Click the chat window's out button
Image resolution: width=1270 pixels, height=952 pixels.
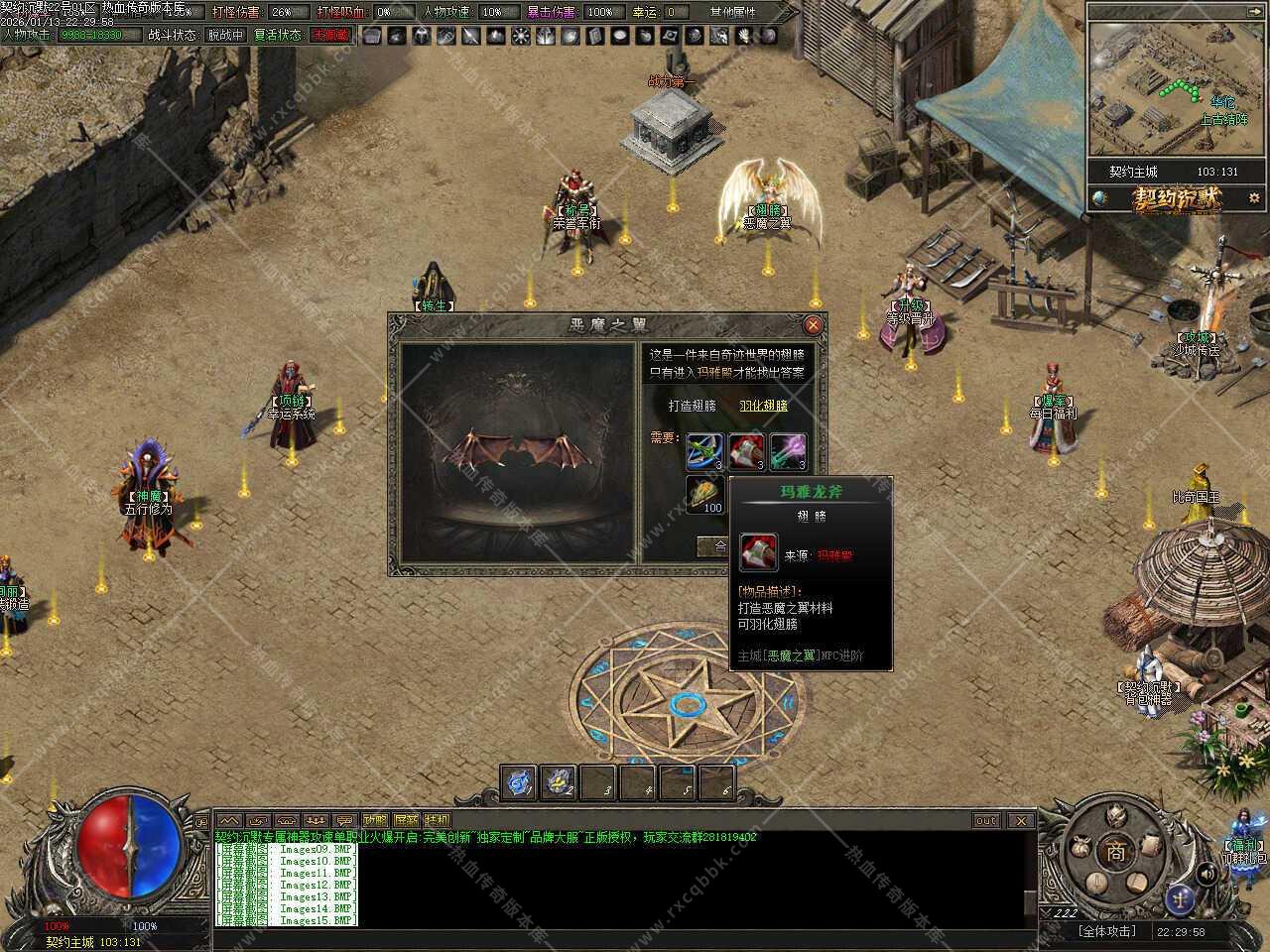point(985,820)
